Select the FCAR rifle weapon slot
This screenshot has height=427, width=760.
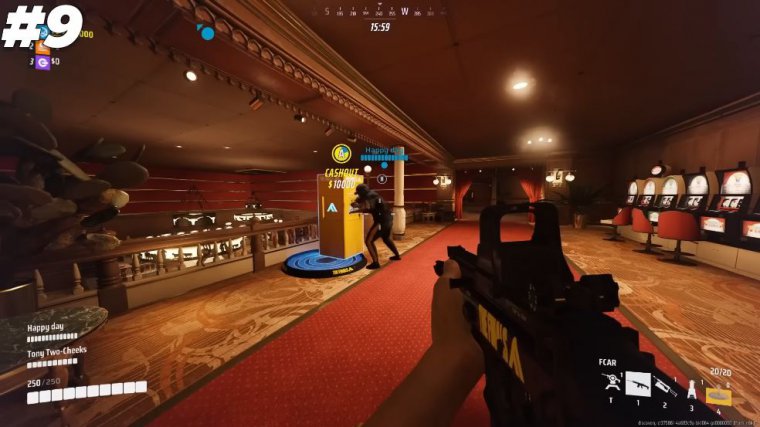pyautogui.click(x=637, y=384)
